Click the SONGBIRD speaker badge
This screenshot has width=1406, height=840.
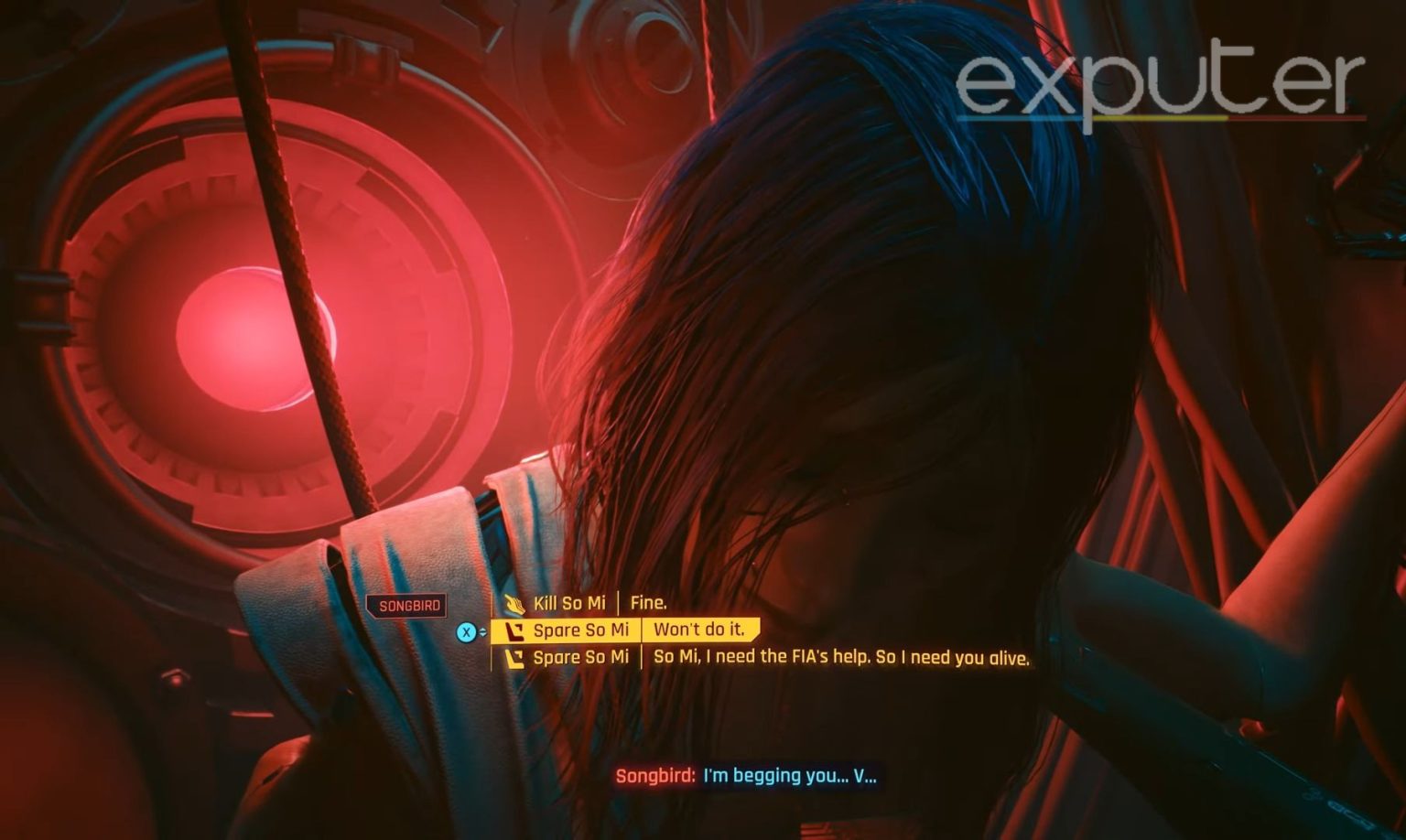coord(408,605)
